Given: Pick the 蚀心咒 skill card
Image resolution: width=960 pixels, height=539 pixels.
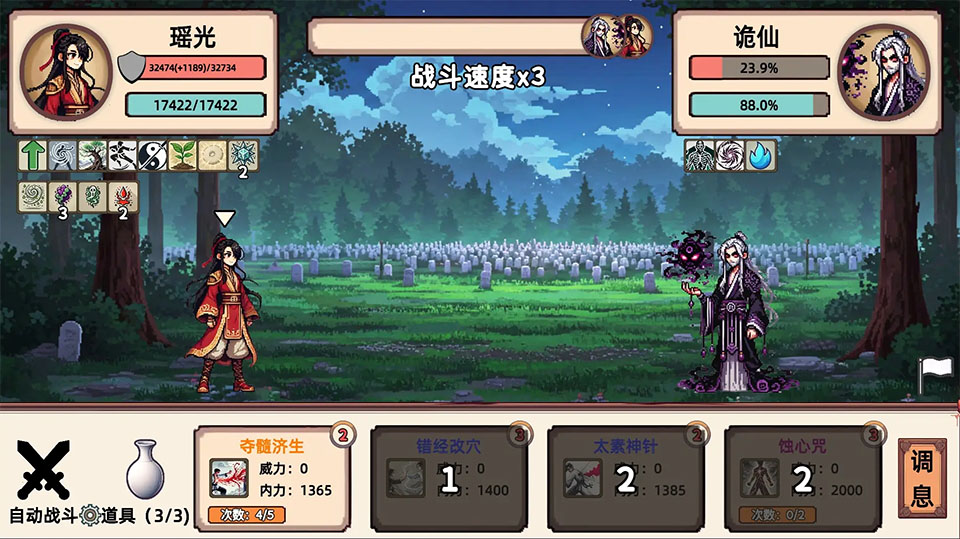Looking at the screenshot, I should tap(802, 478).
